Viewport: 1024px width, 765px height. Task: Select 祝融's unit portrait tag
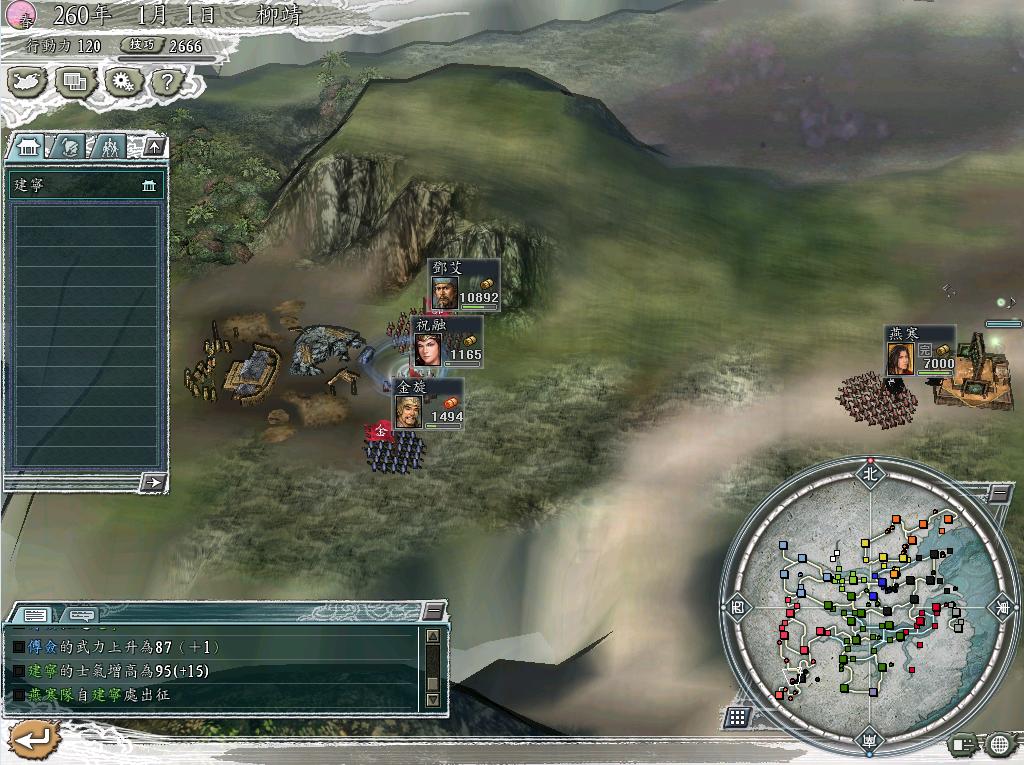tap(428, 348)
